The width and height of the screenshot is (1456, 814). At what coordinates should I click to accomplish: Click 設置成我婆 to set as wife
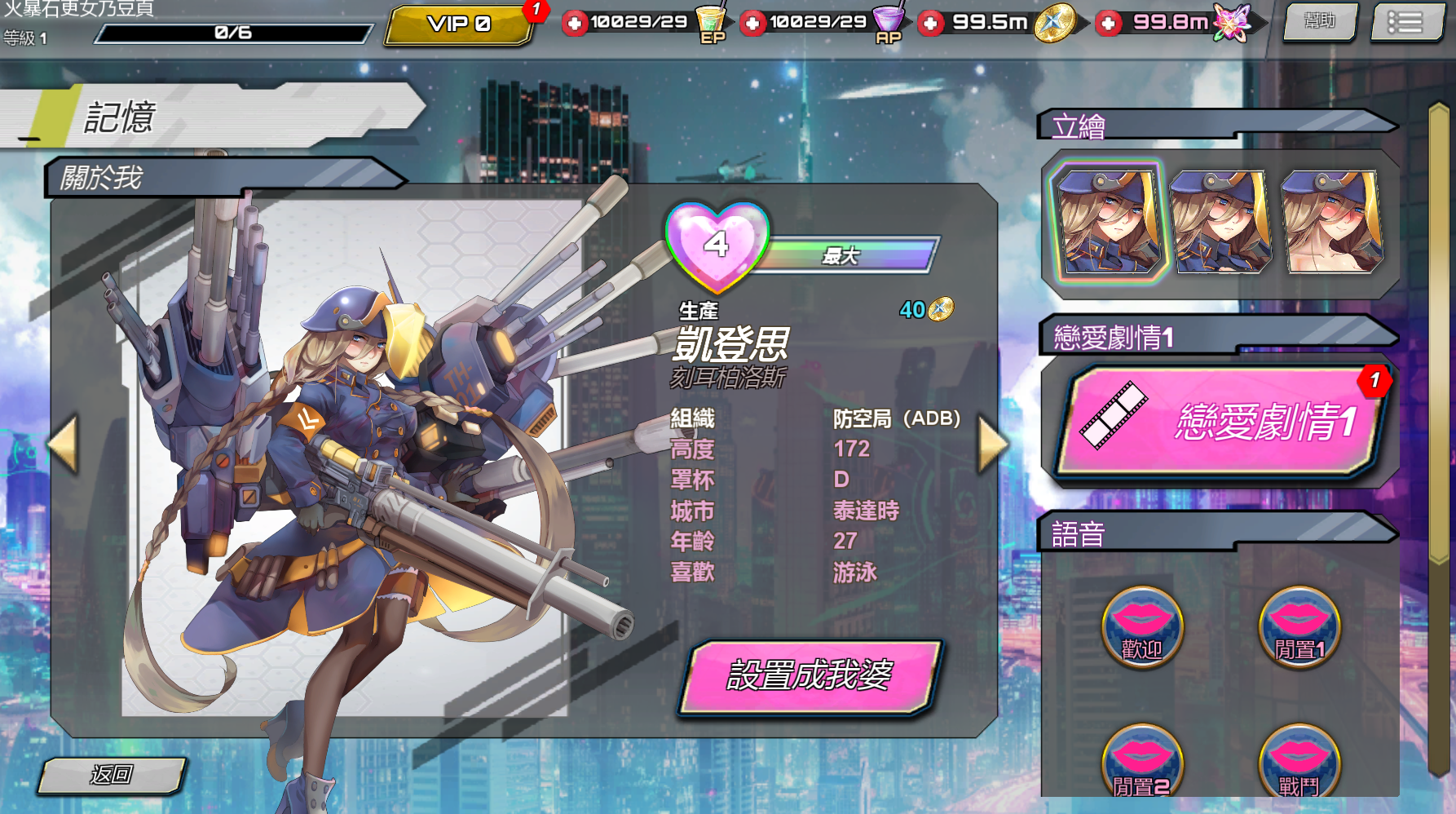click(810, 676)
